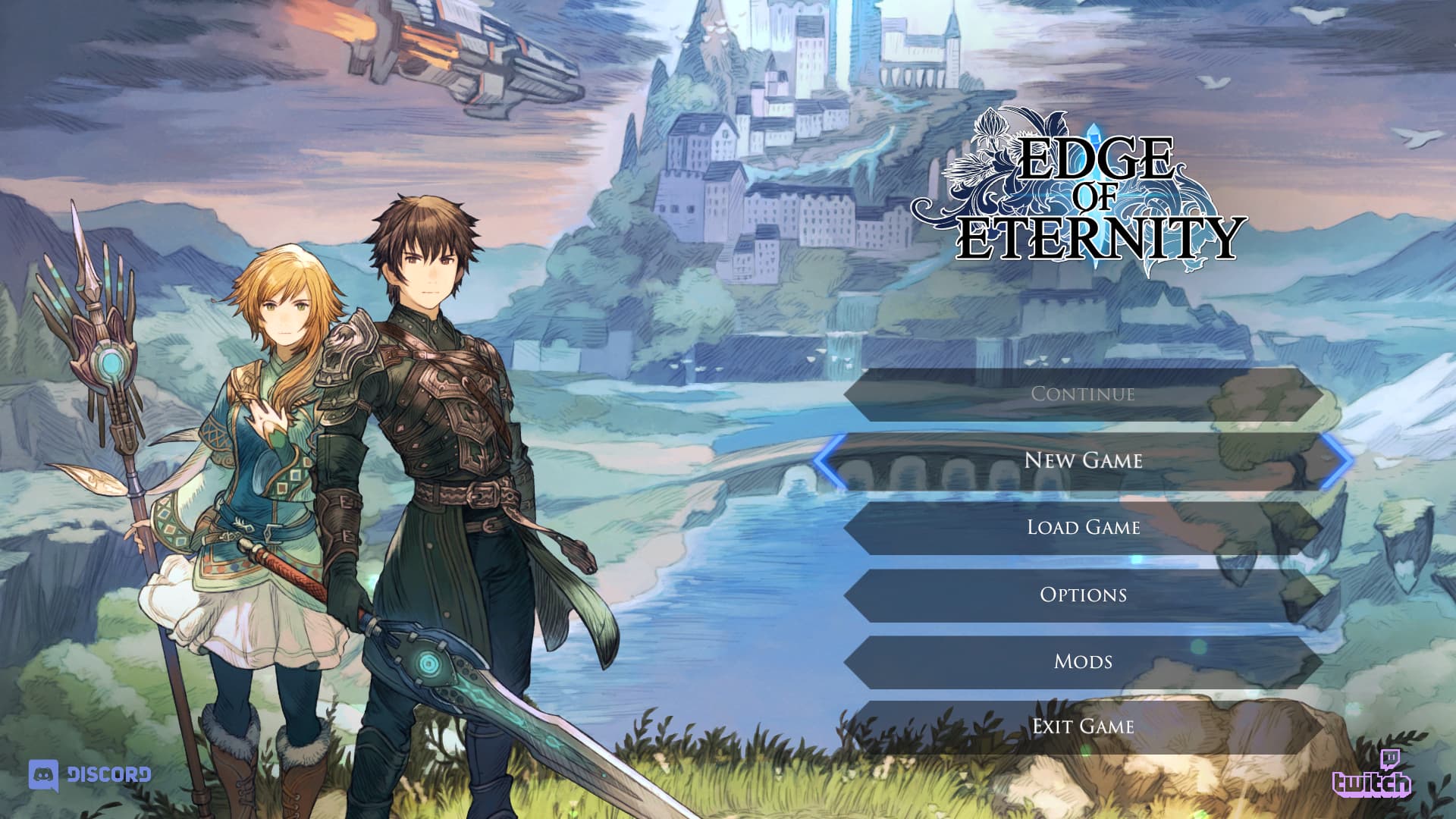Open the Discord link
The width and height of the screenshot is (1456, 819).
[89, 775]
